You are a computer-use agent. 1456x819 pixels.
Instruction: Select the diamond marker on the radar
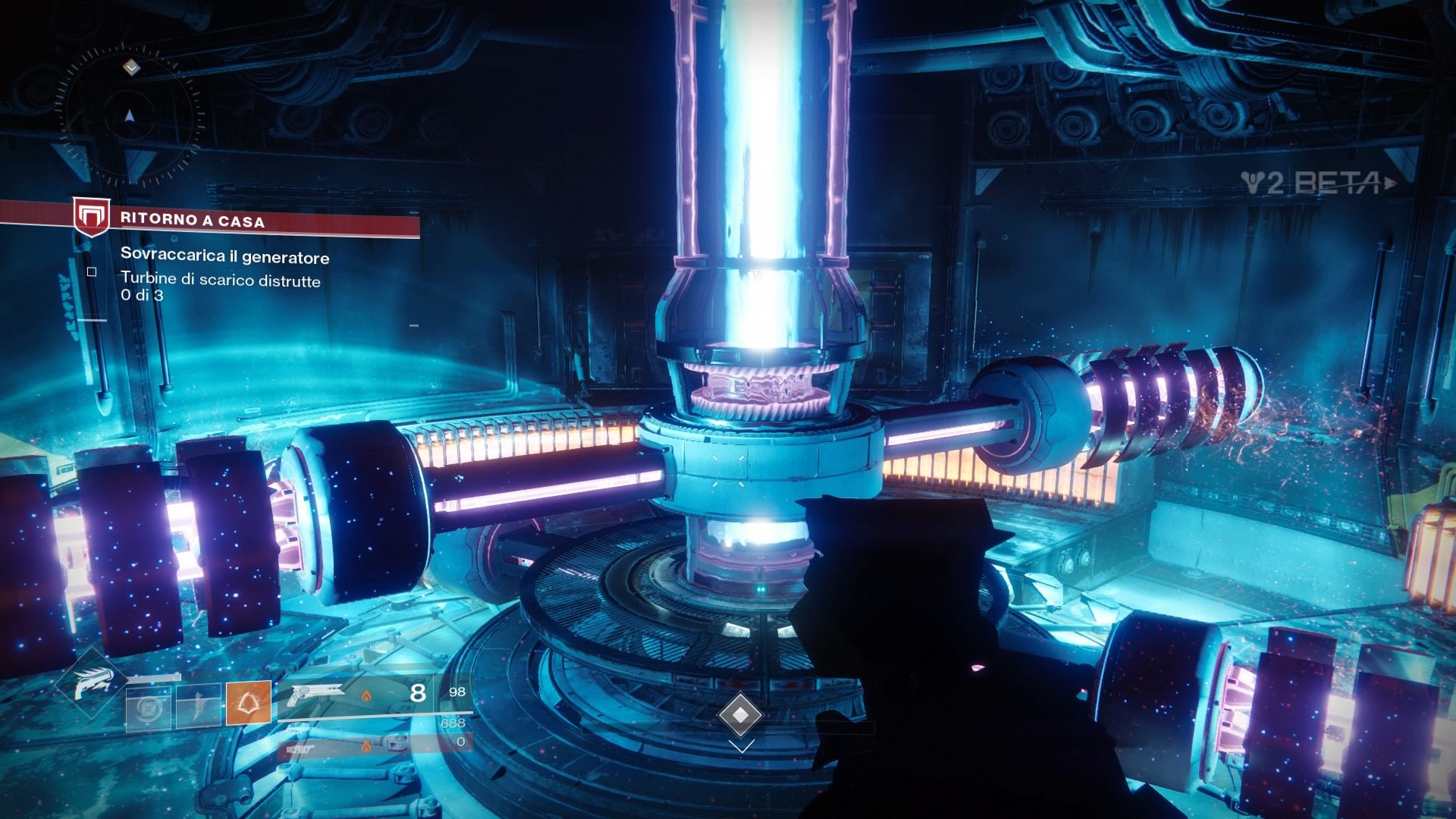132,68
